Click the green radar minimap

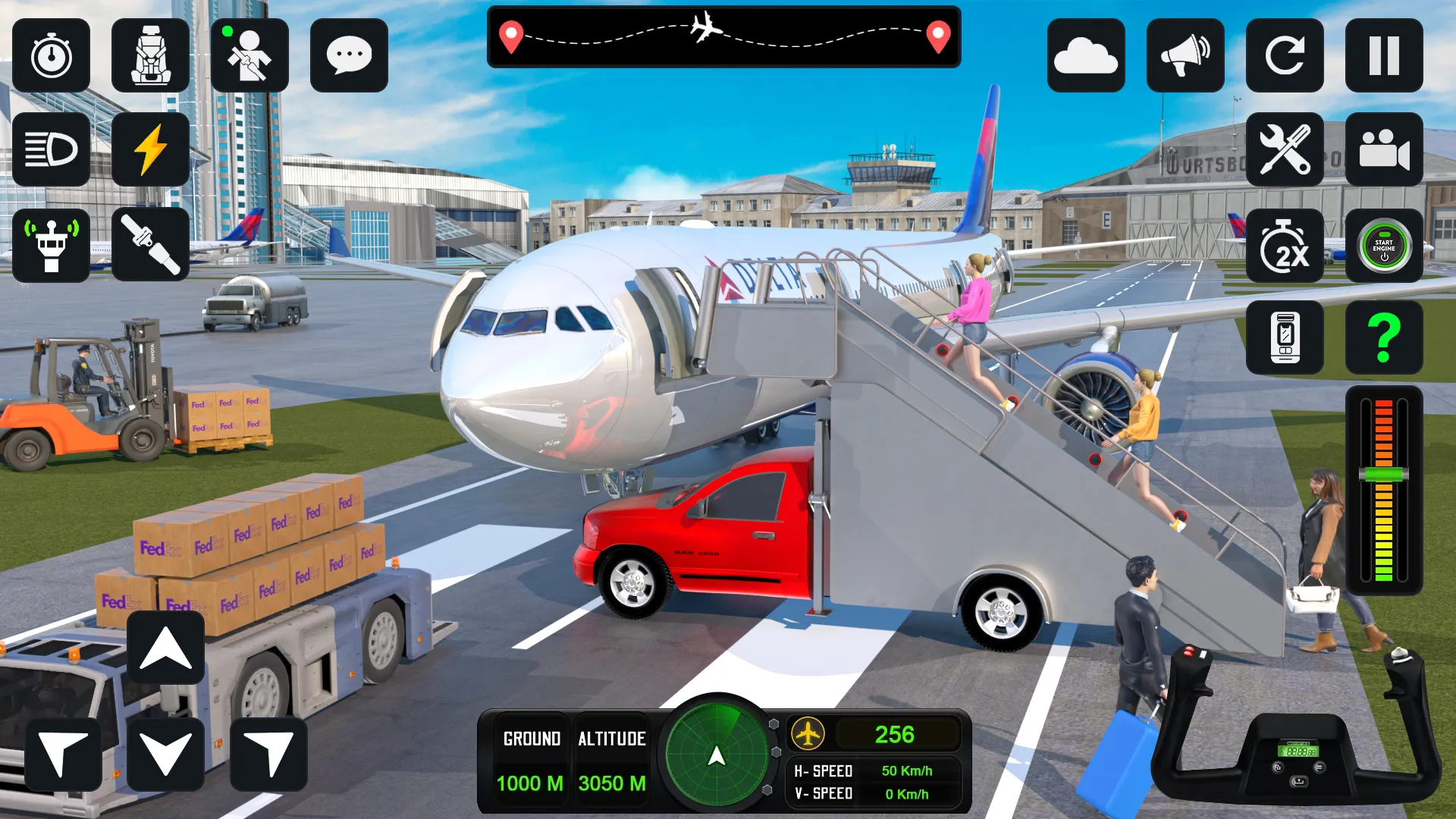pos(717,754)
